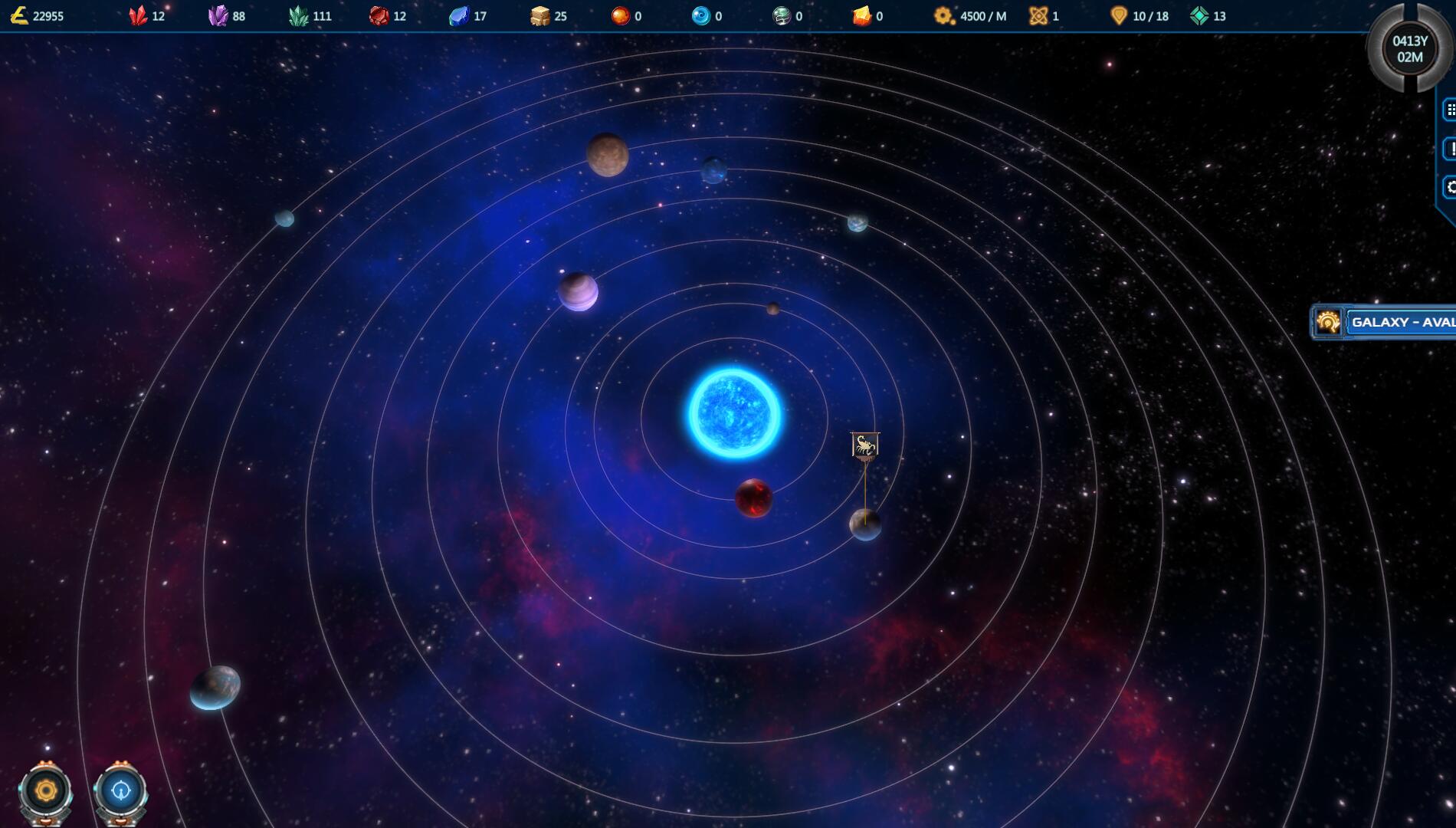Select the ringed planet on the left
1456x828 pixels.
pos(578,291)
